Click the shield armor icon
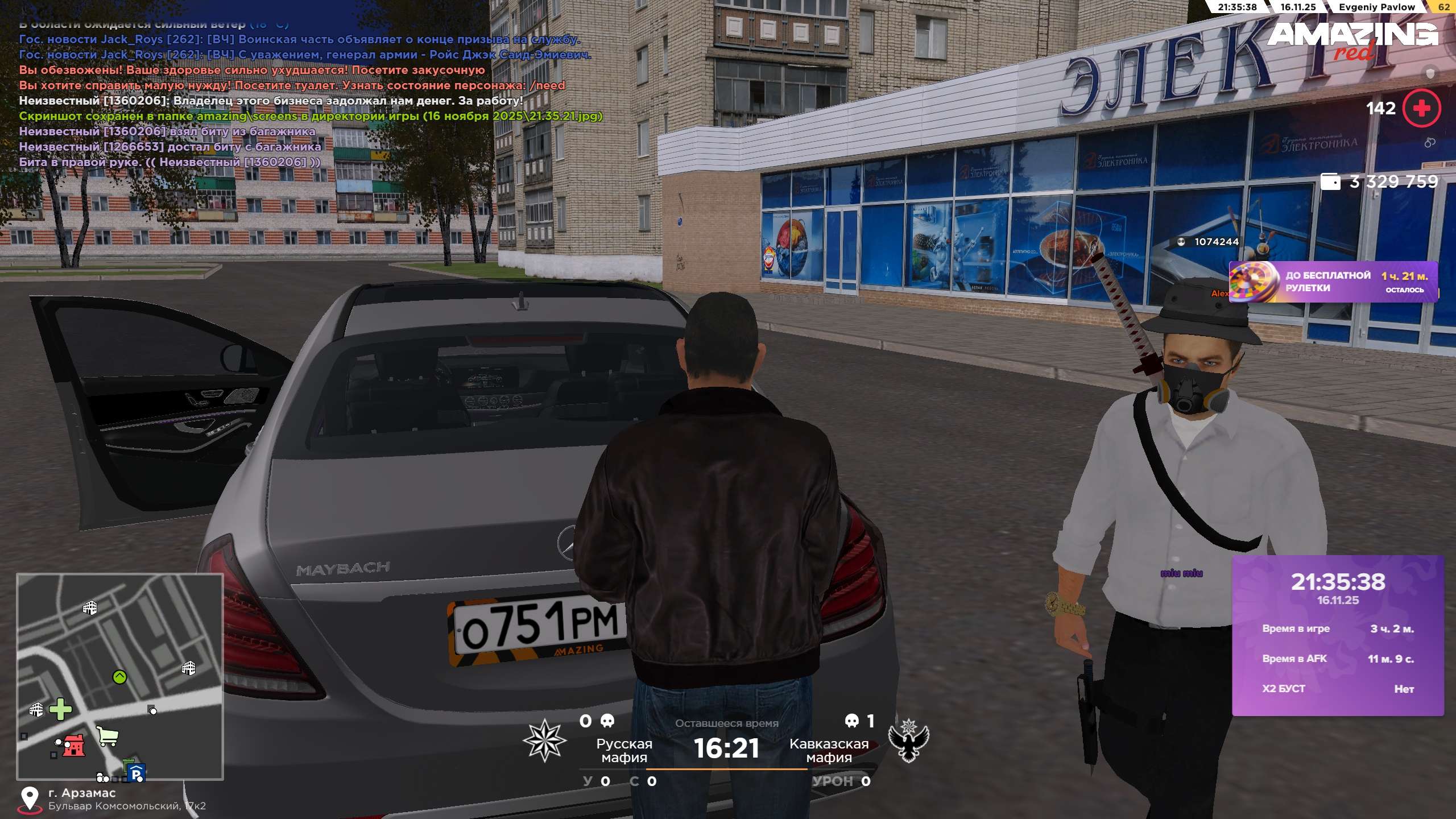The width and height of the screenshot is (1456, 819). 1430,73
